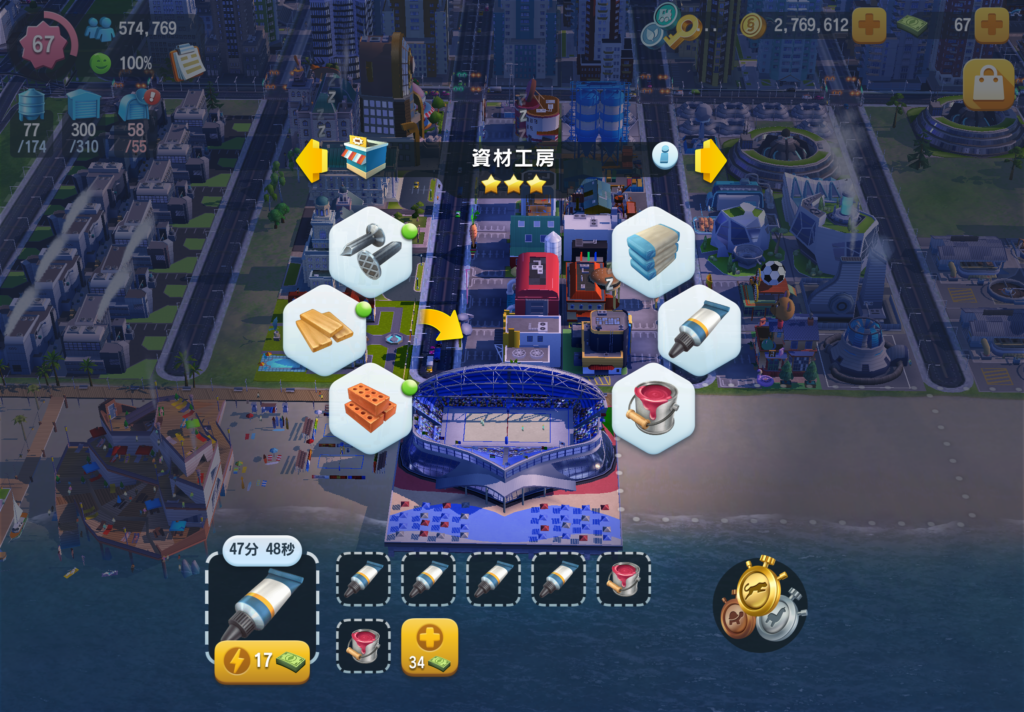The width and height of the screenshot is (1024, 712).
Task: Open the golden keys currency icon
Action: tap(684, 32)
